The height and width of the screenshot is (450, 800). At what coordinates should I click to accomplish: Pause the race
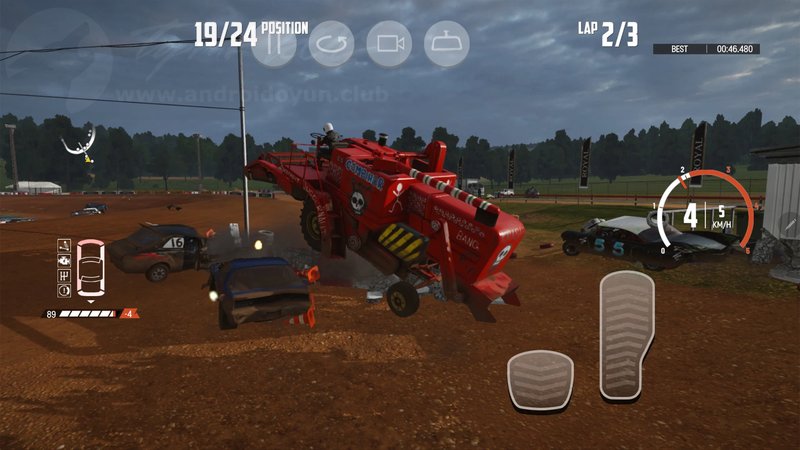[x=273, y=44]
